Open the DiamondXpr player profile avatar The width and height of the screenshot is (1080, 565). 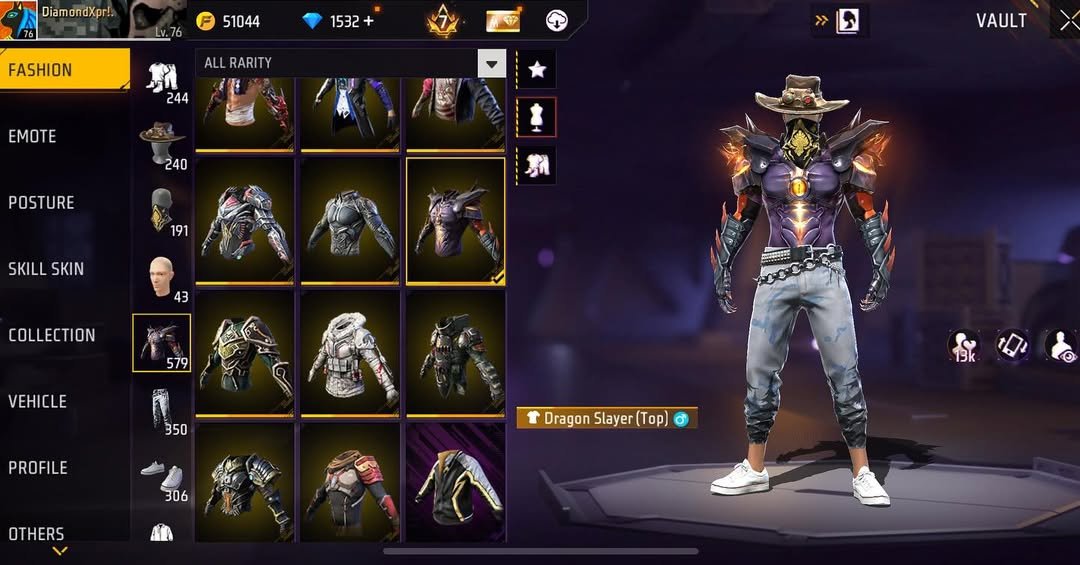click(x=16, y=19)
